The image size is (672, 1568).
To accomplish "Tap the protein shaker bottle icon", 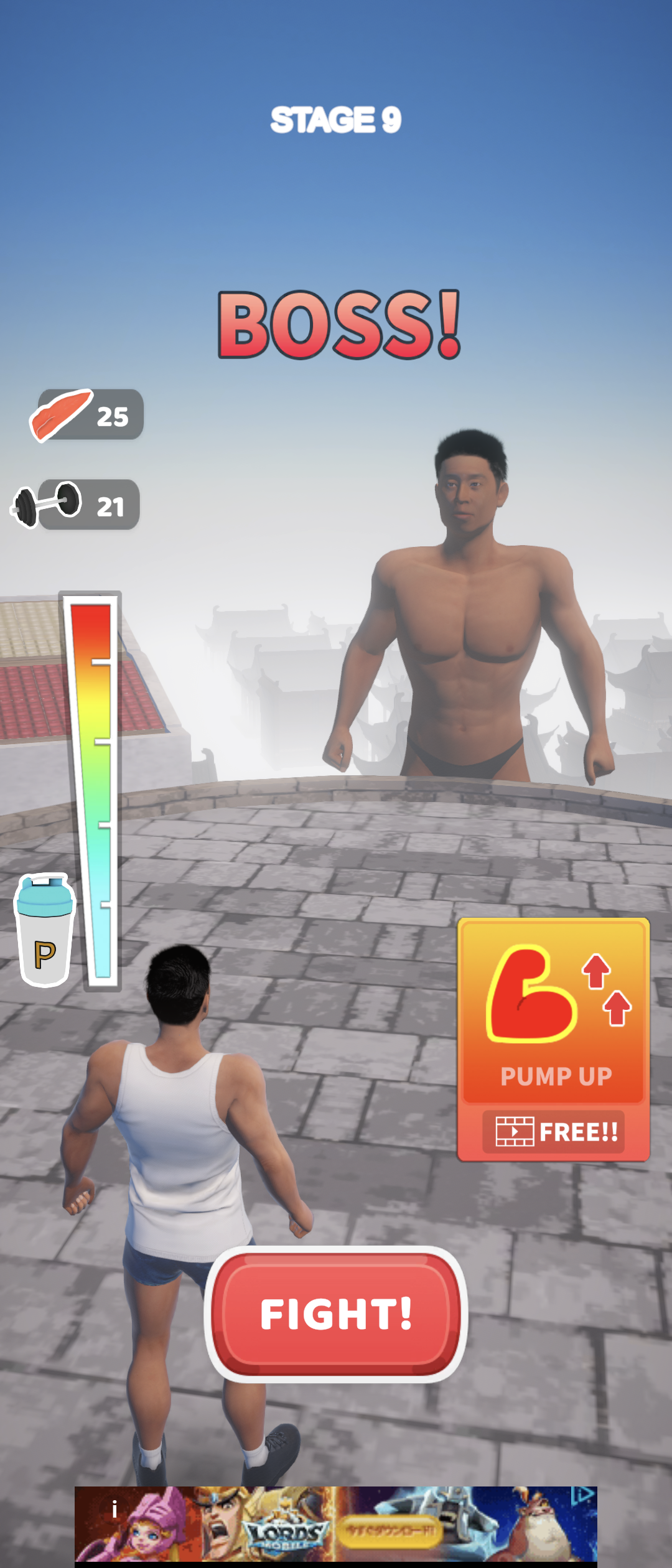I will (45, 930).
